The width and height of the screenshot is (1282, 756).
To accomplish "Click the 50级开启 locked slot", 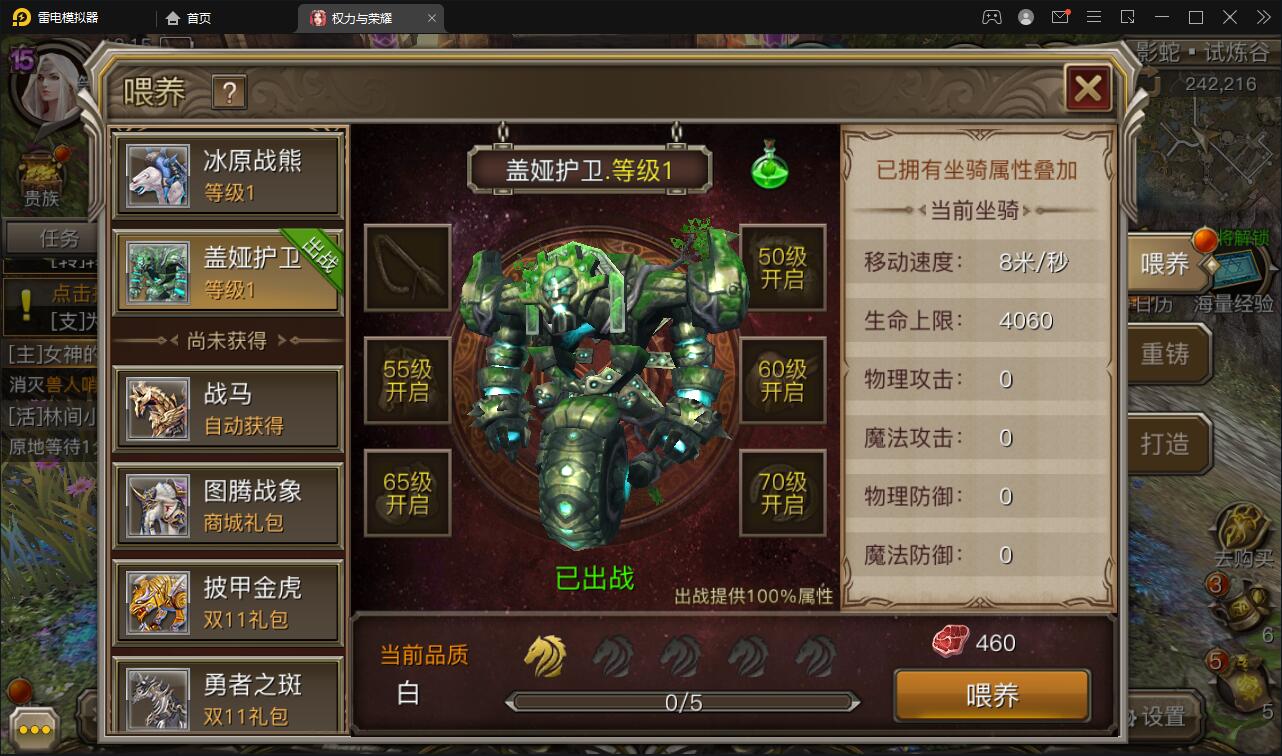I will click(783, 268).
